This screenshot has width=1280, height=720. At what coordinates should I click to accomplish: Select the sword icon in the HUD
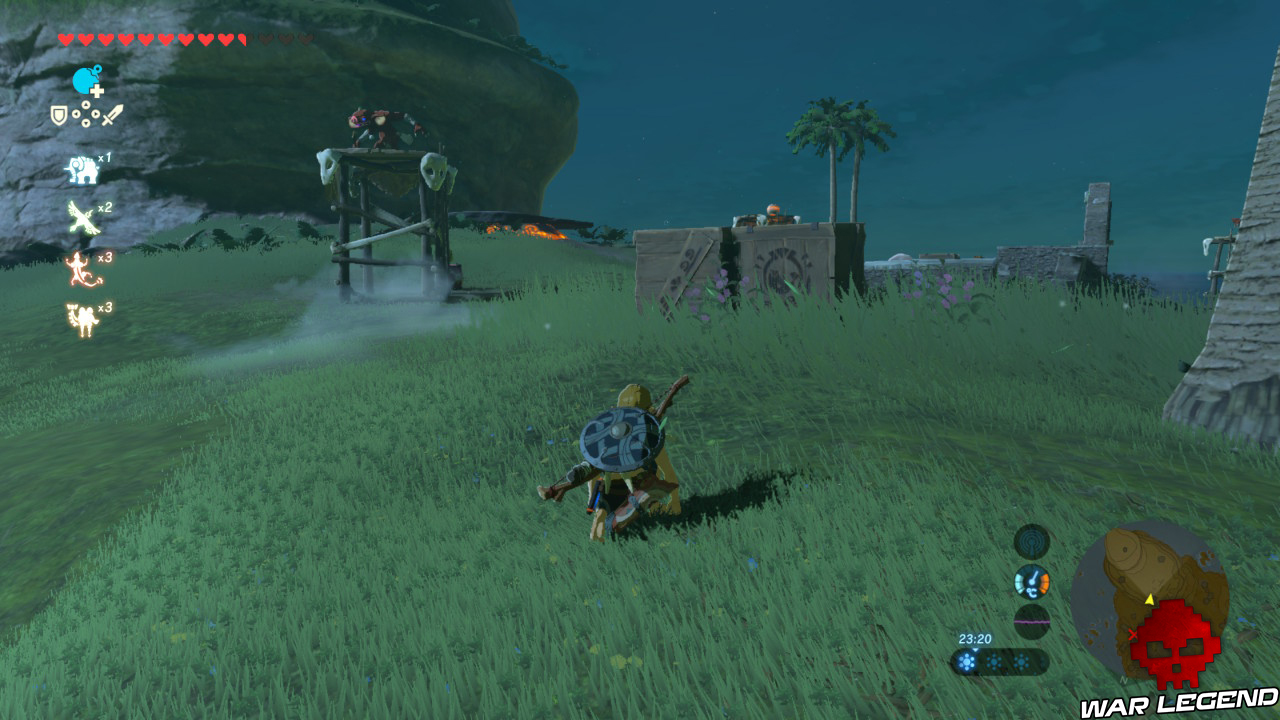coord(111,114)
